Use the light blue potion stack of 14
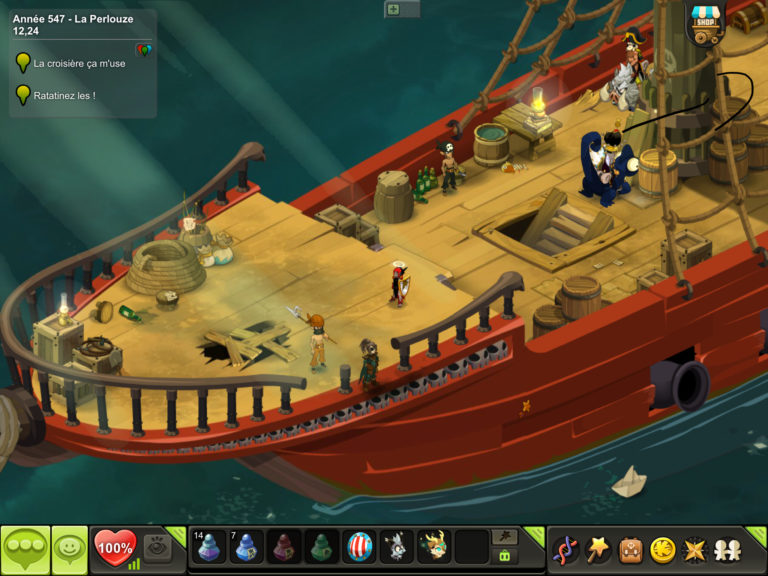The image size is (768, 576). [209, 547]
